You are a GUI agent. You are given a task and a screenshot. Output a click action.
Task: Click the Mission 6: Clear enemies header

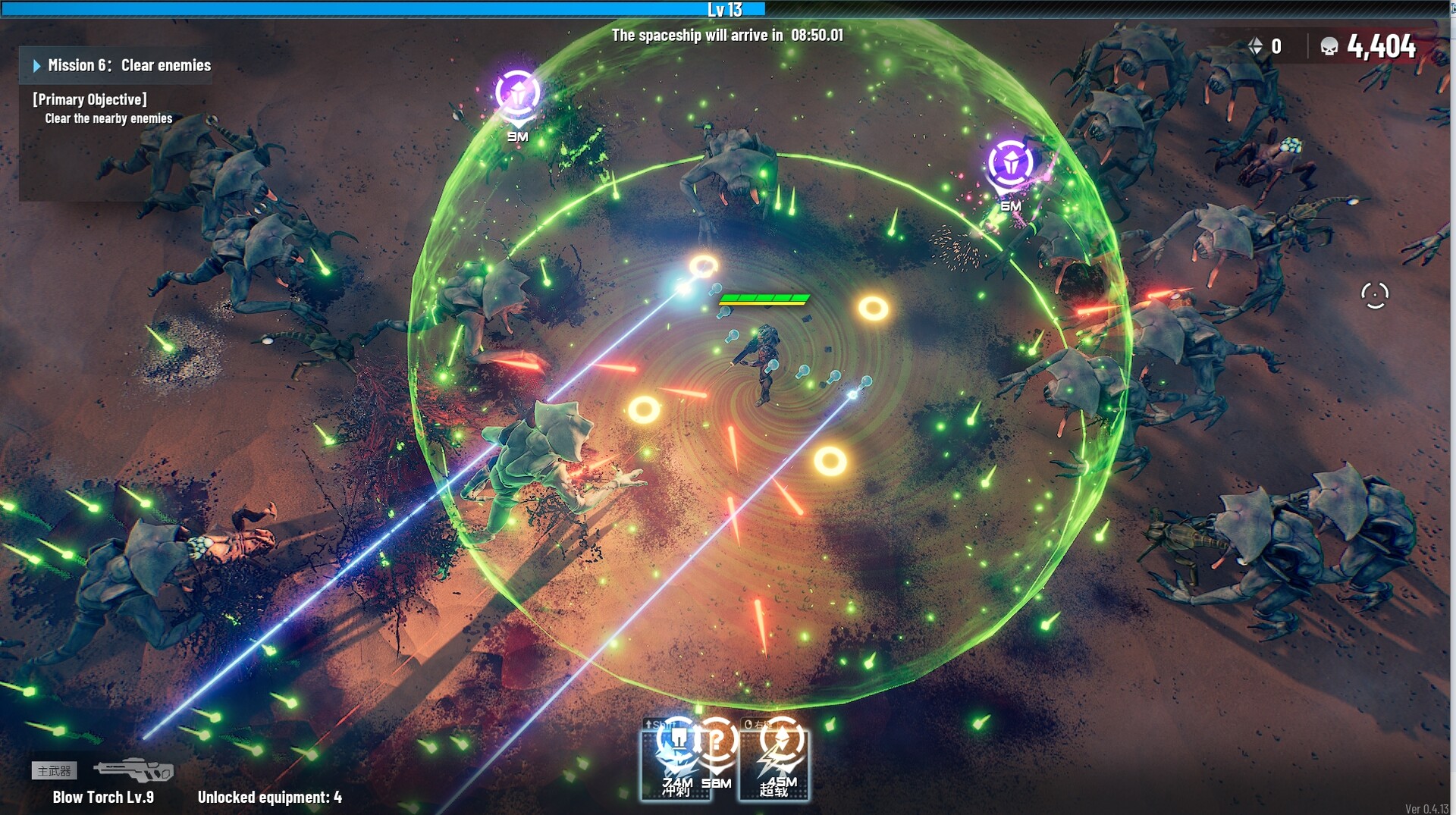click(129, 65)
